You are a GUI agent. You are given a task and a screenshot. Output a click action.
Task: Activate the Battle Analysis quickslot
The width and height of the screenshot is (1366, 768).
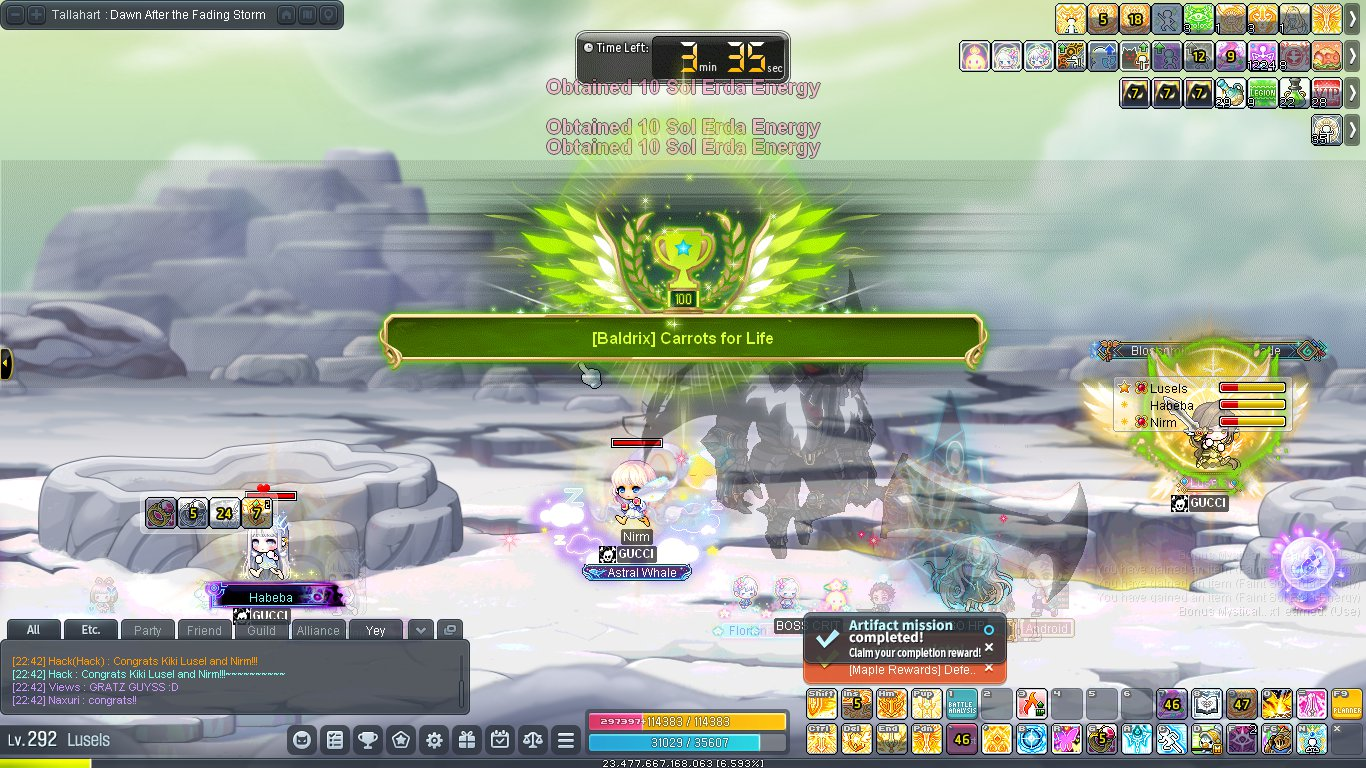[x=962, y=704]
